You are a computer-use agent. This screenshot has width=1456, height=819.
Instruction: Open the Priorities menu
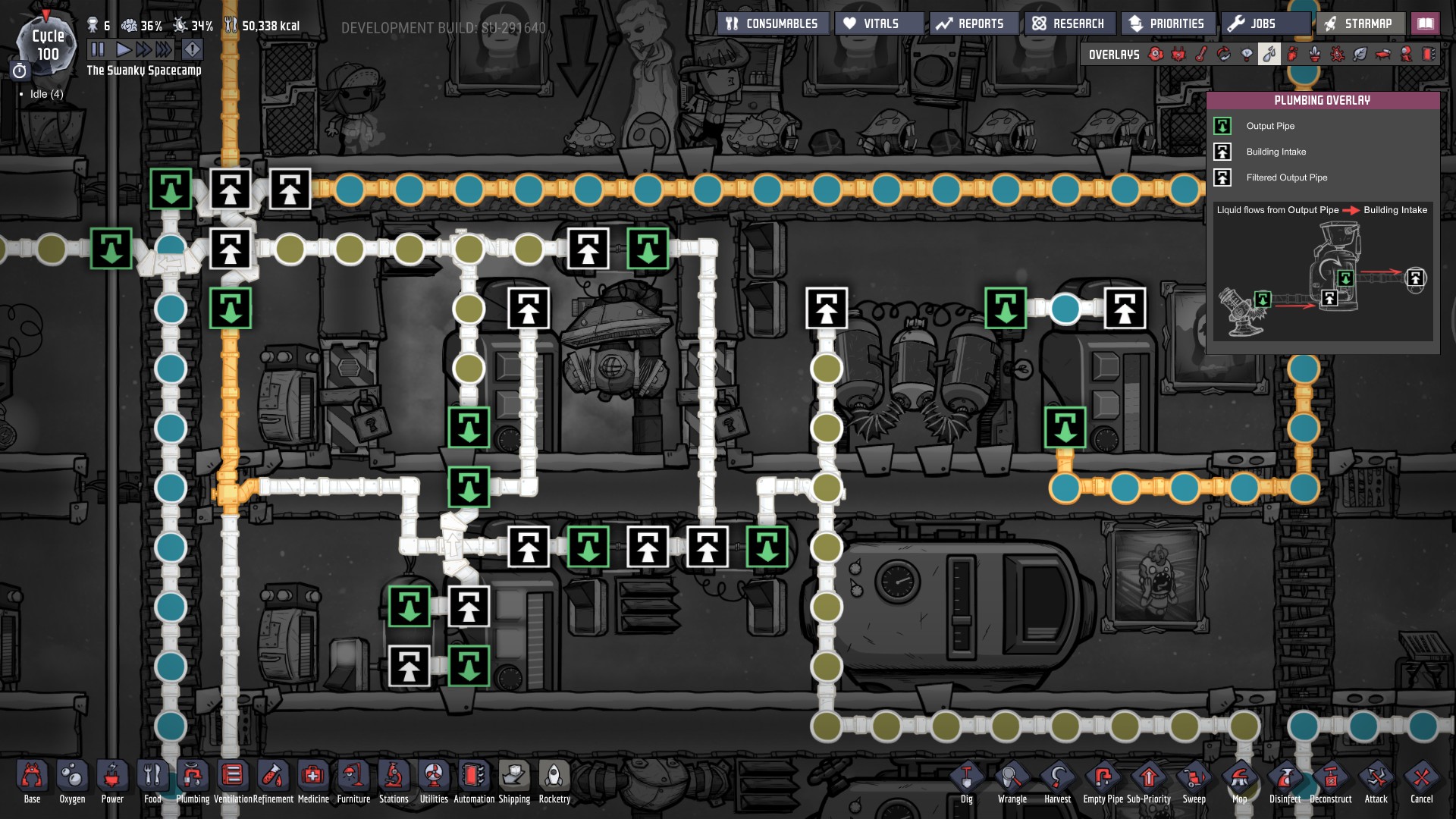1168,23
